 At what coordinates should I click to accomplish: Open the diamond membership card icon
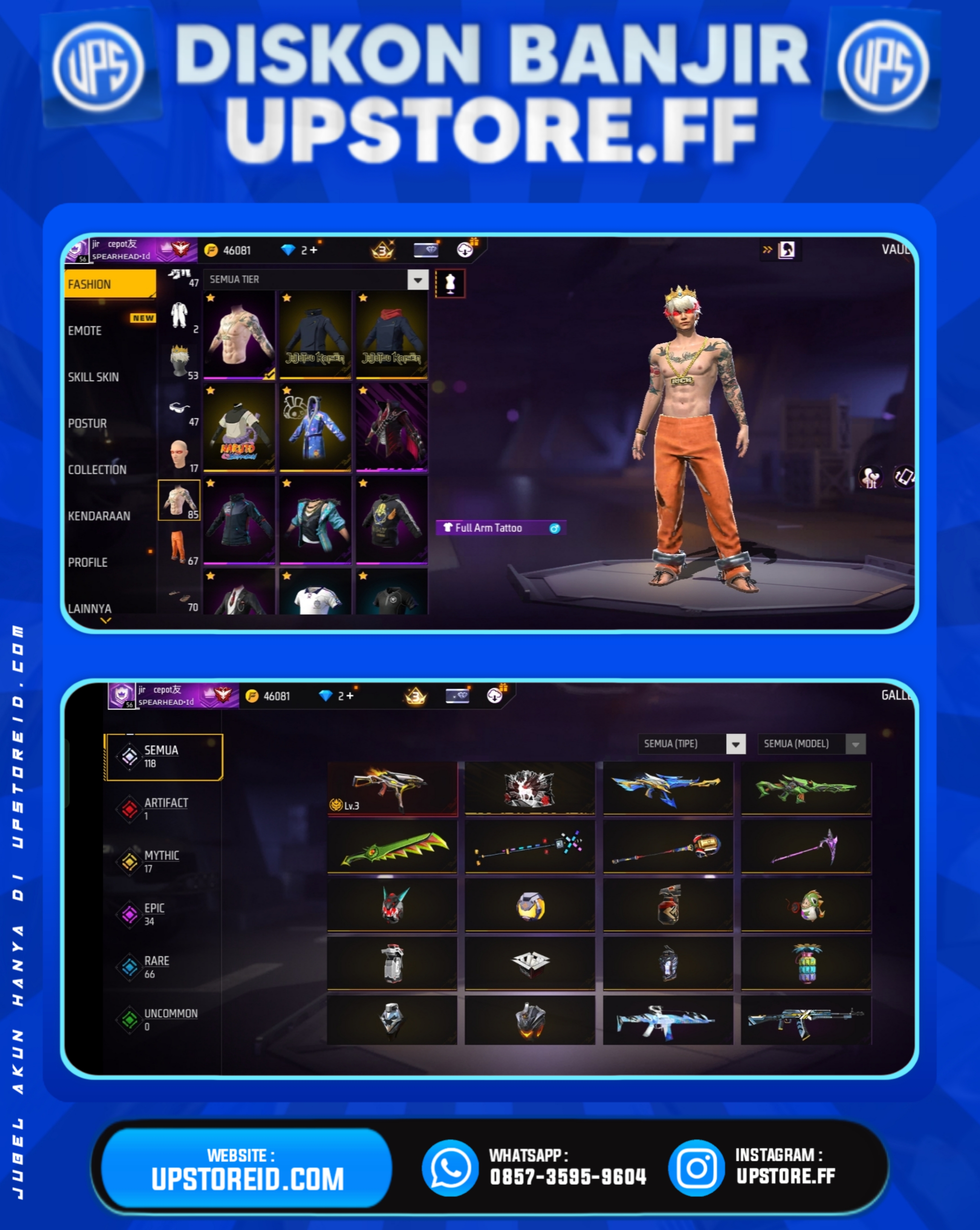tap(426, 249)
